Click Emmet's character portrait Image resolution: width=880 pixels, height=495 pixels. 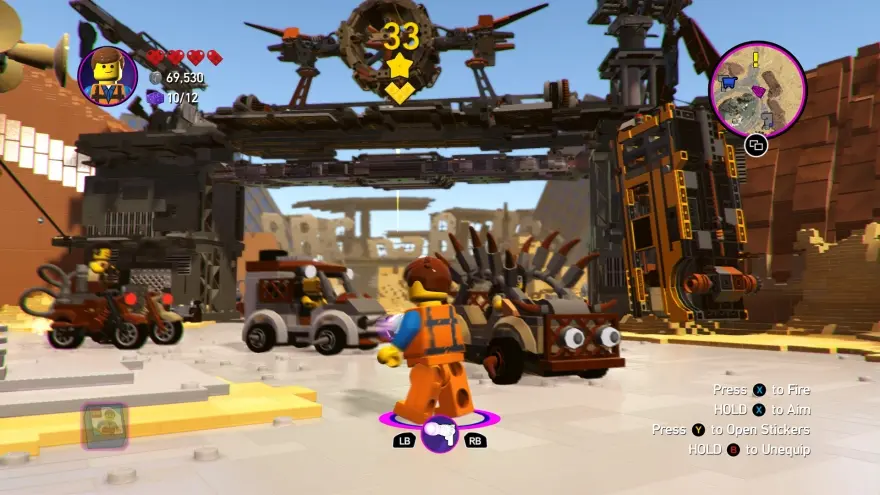(107, 76)
